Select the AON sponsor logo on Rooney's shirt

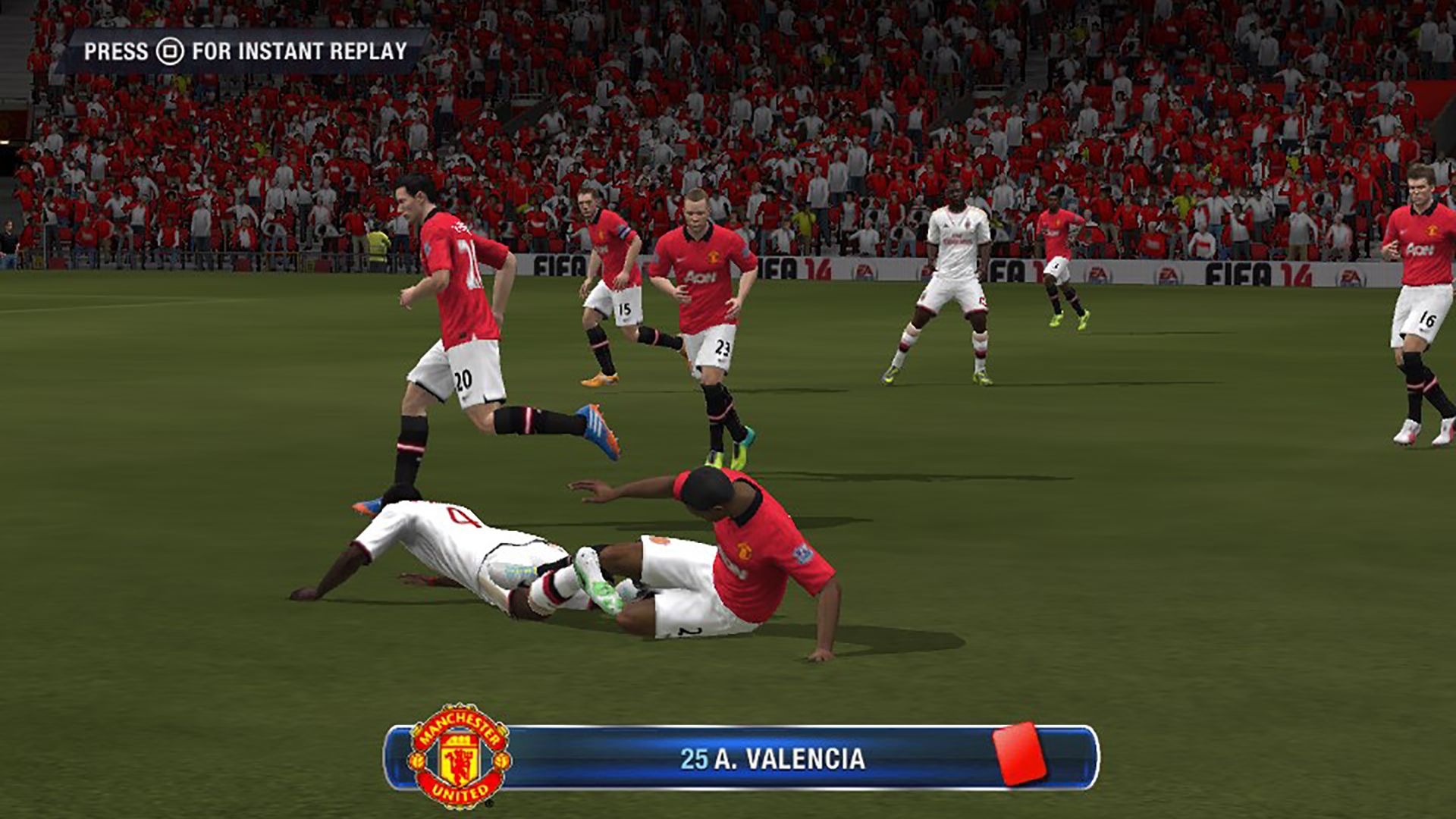pyautogui.click(x=699, y=278)
